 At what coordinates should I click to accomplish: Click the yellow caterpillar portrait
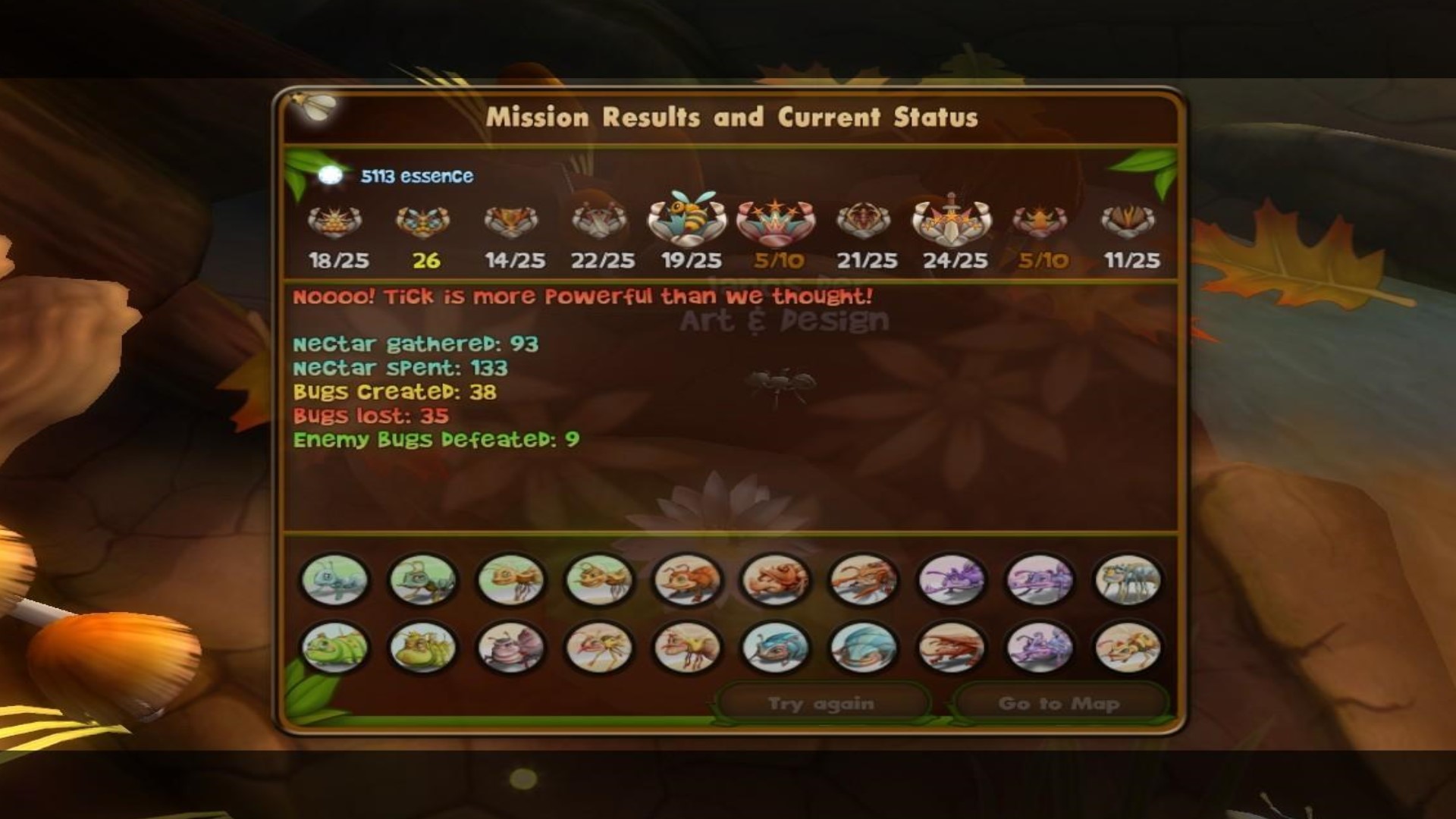point(422,648)
